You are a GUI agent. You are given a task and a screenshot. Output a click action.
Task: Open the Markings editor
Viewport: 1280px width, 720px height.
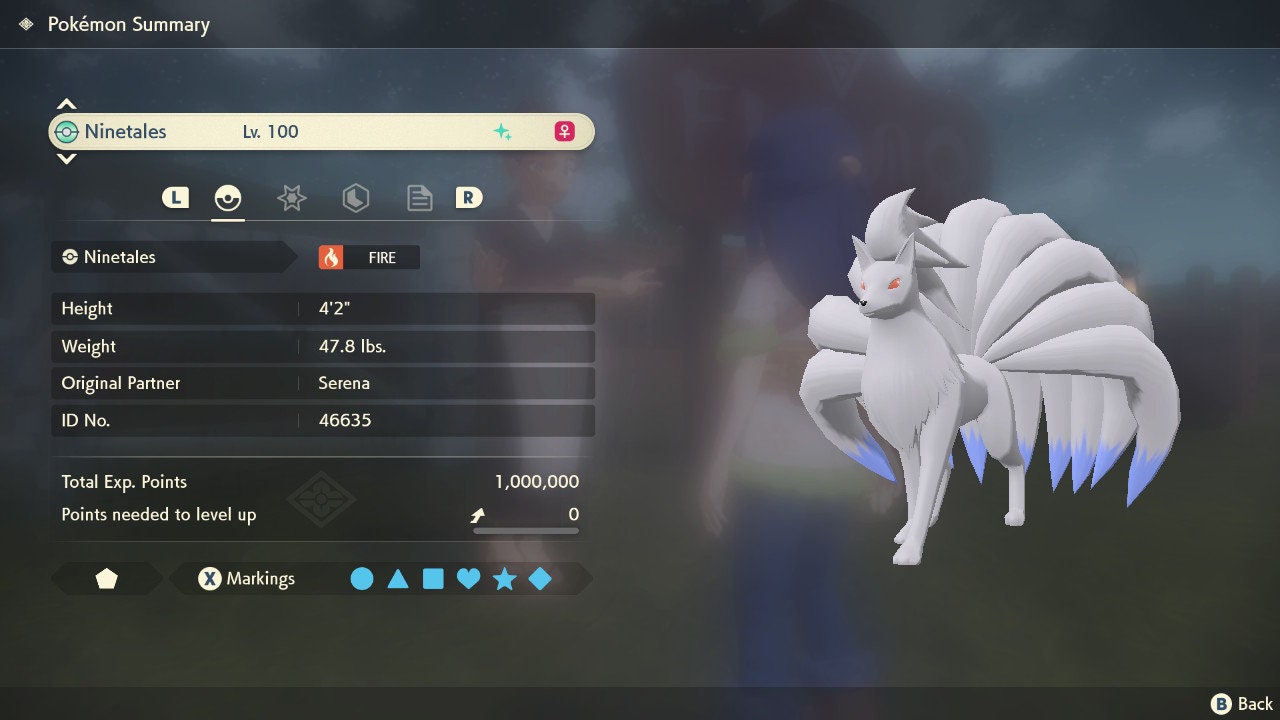point(247,579)
